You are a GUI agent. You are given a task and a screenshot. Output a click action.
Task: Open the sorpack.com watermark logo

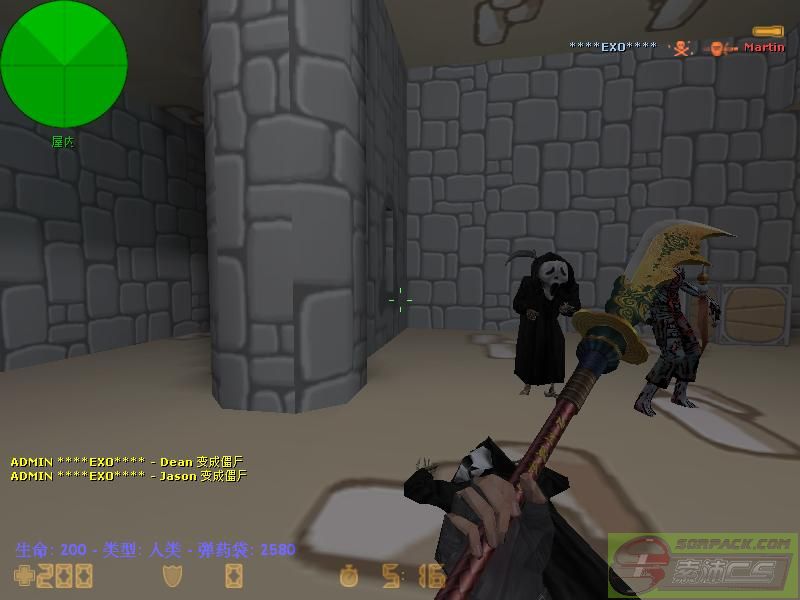click(703, 562)
